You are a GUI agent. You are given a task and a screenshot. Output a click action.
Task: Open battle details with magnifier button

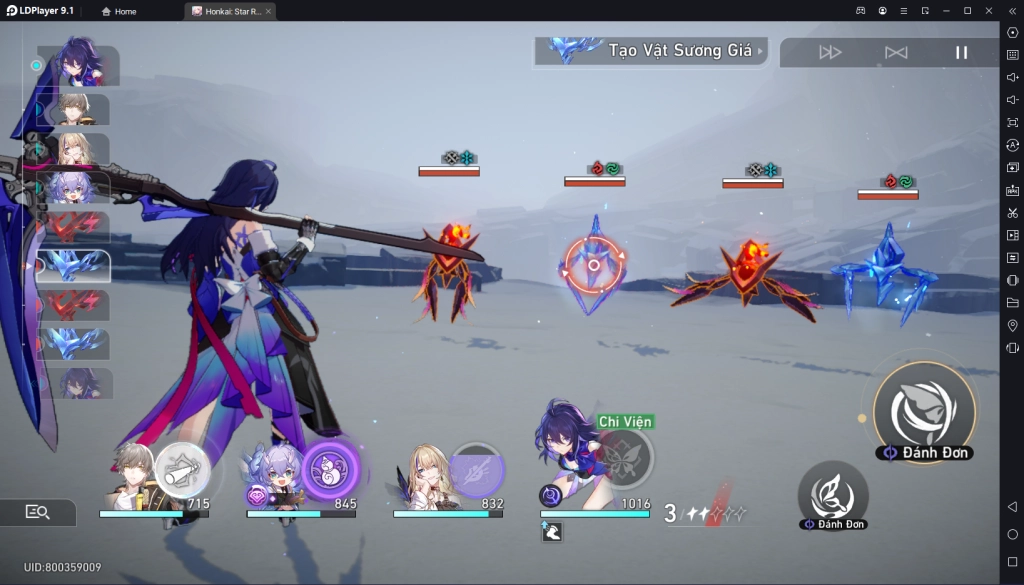(x=38, y=512)
